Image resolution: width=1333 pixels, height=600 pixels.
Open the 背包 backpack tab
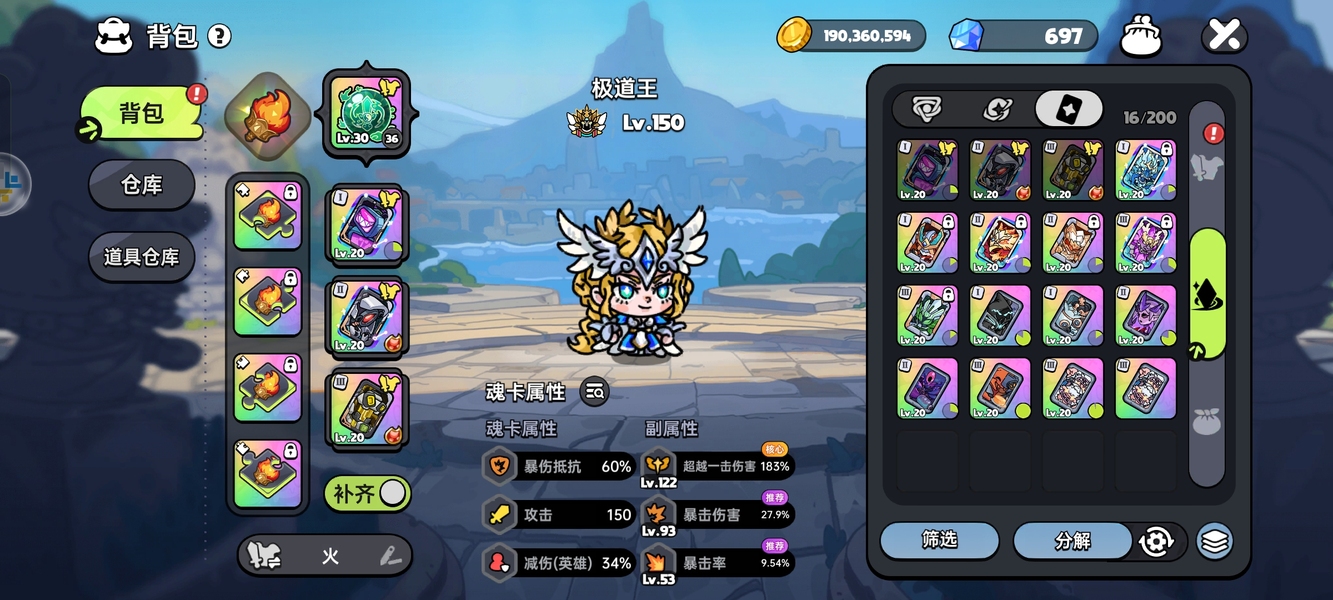(x=141, y=113)
